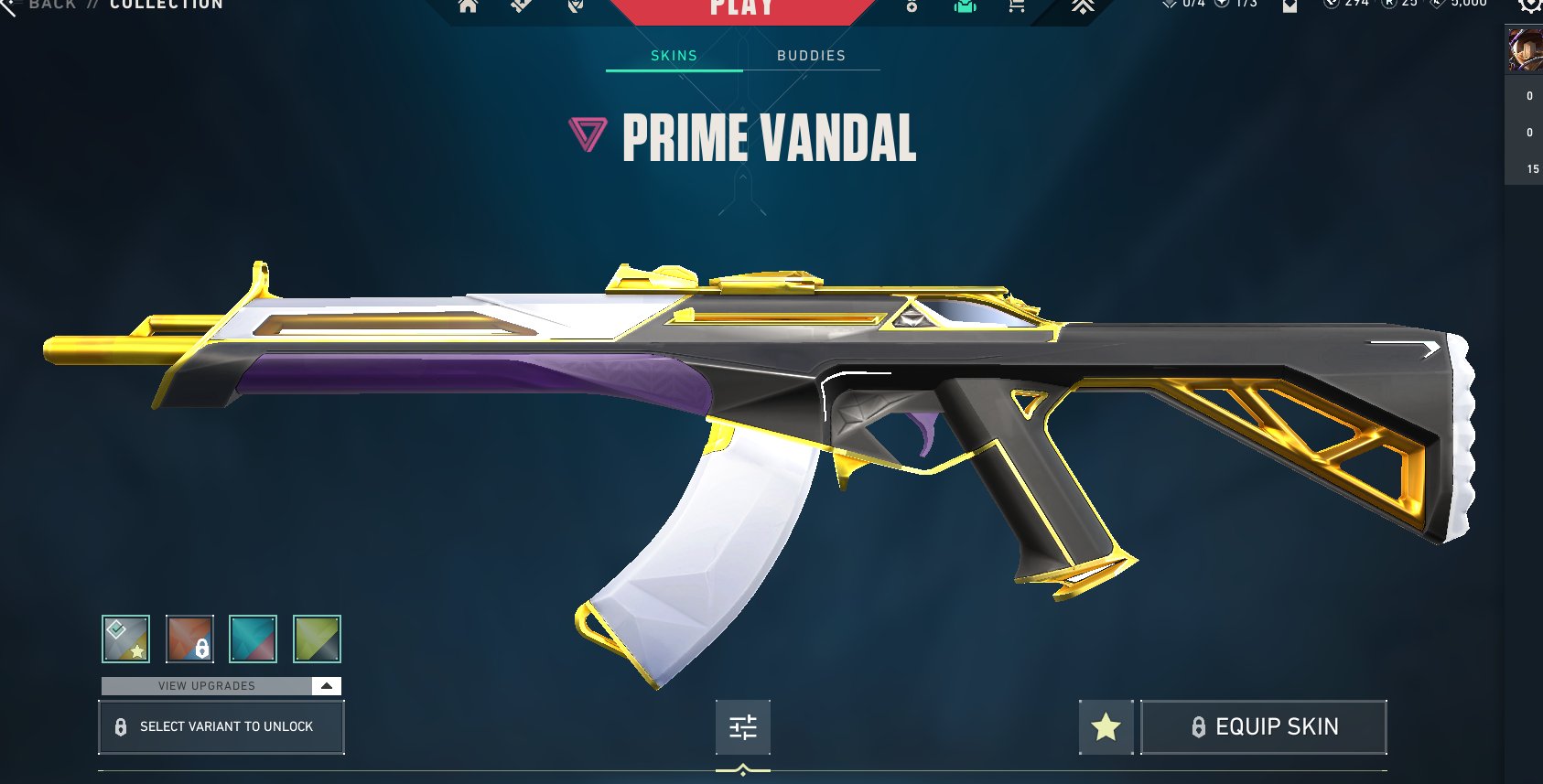Select the default gold and grey variant
The image size is (1543, 784).
tap(126, 639)
